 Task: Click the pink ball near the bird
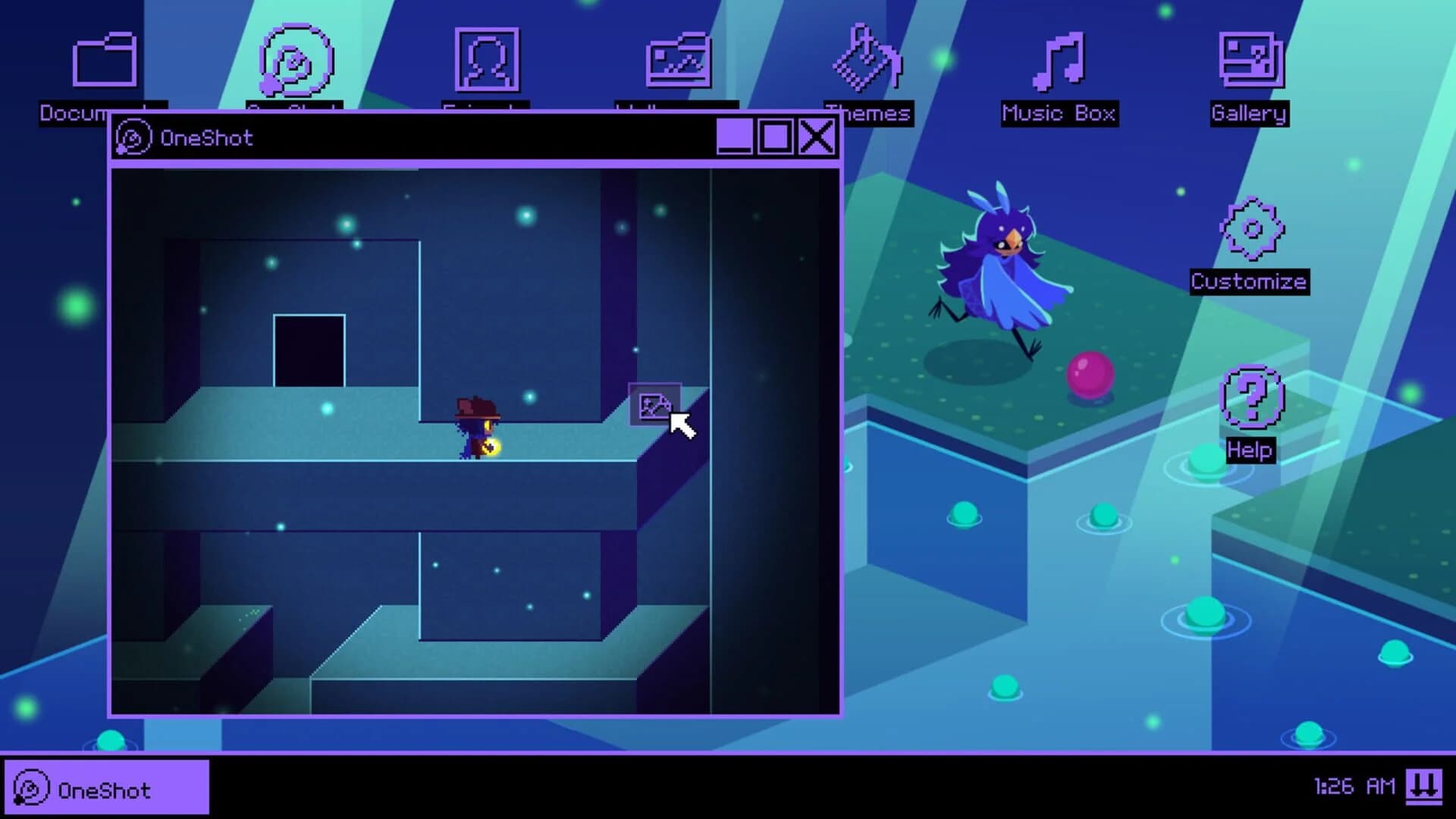tap(1087, 373)
